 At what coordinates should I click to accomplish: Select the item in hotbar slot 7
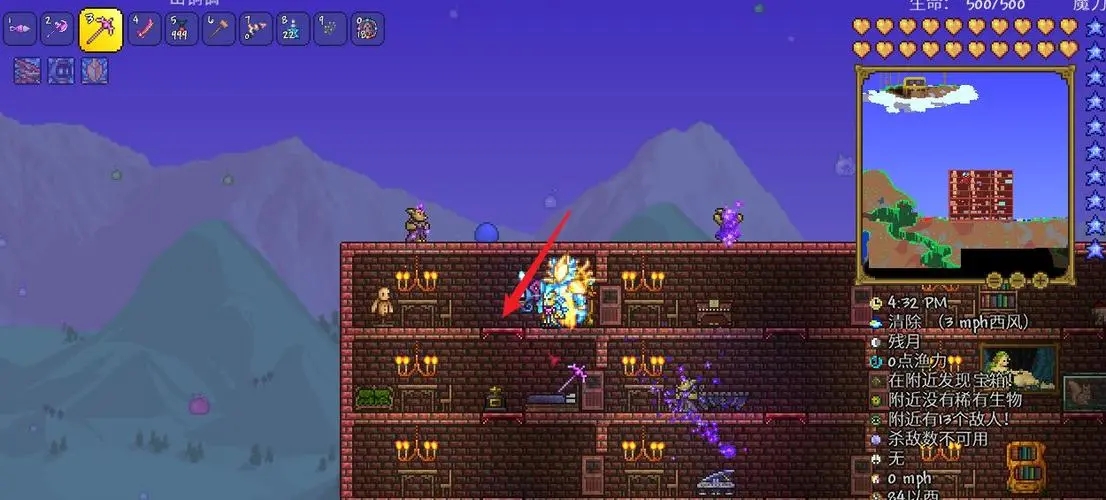[256, 29]
